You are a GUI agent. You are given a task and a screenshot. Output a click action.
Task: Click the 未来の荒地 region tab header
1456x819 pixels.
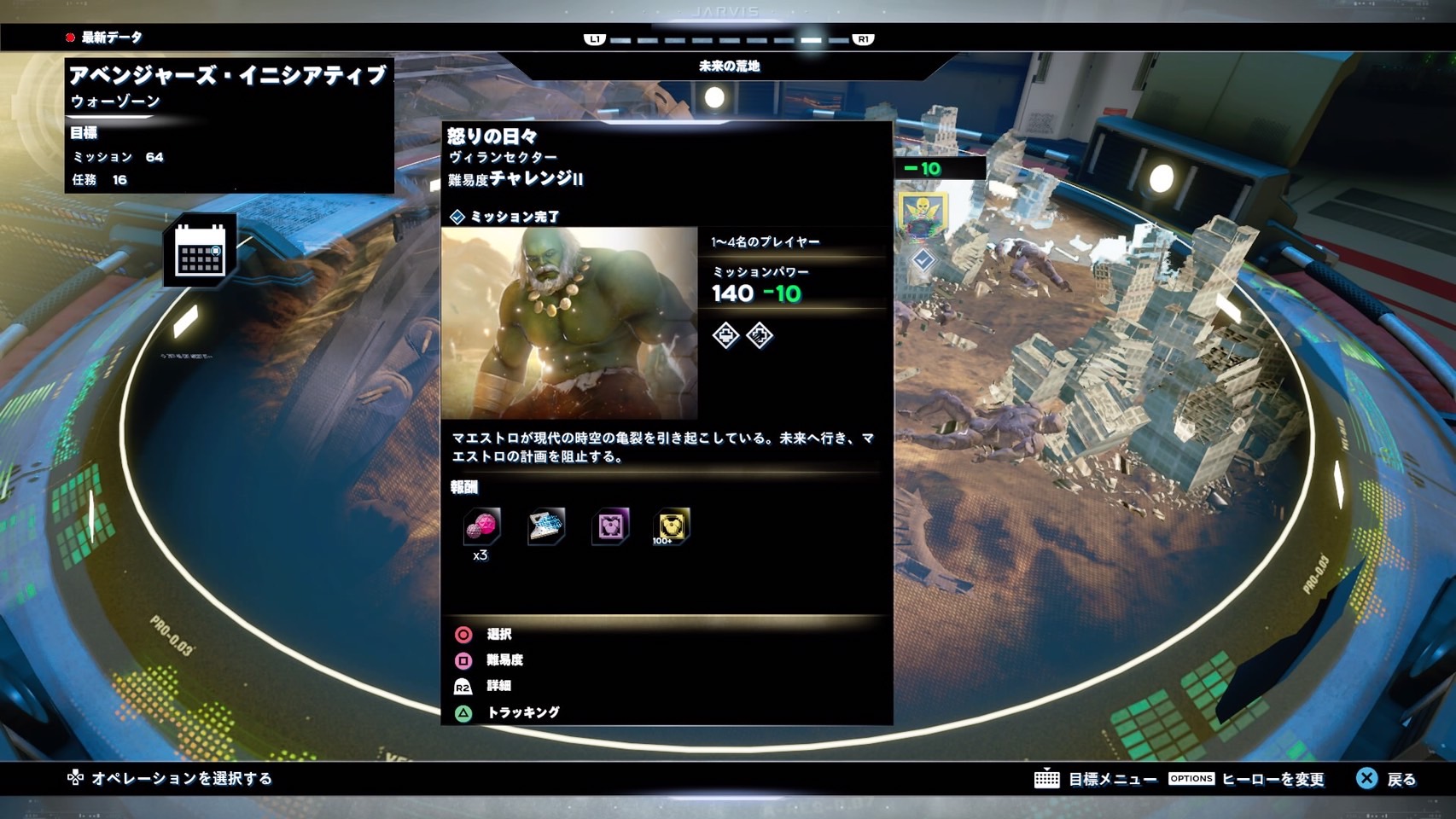tap(729, 66)
